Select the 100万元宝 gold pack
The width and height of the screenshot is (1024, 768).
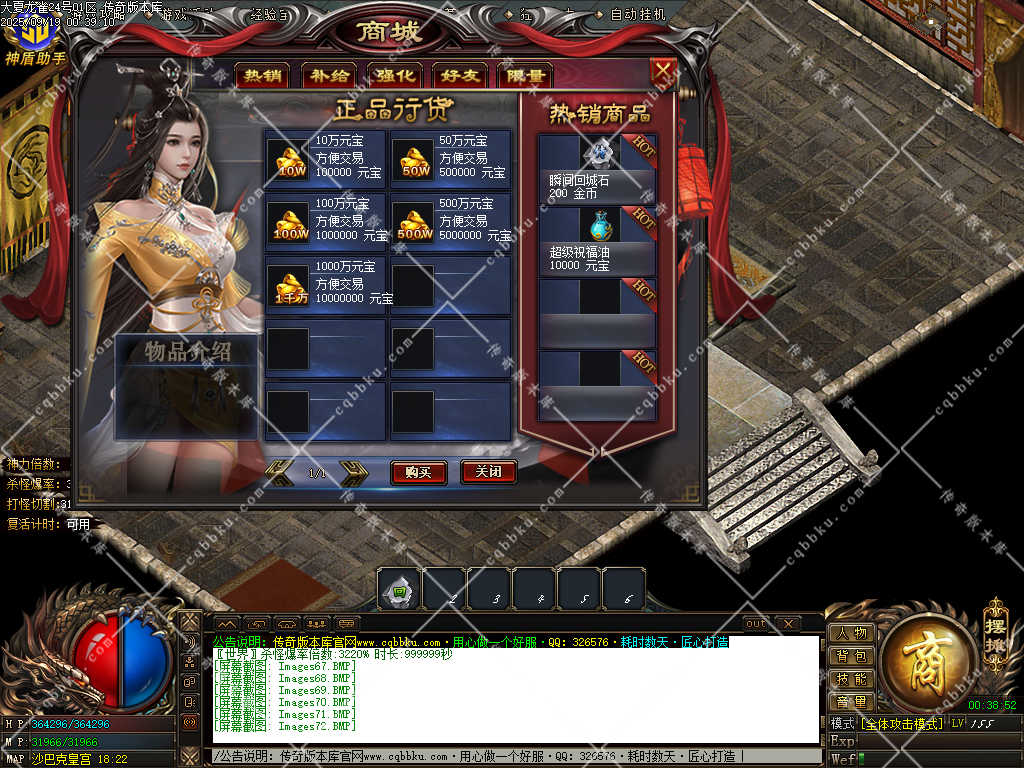click(326, 222)
